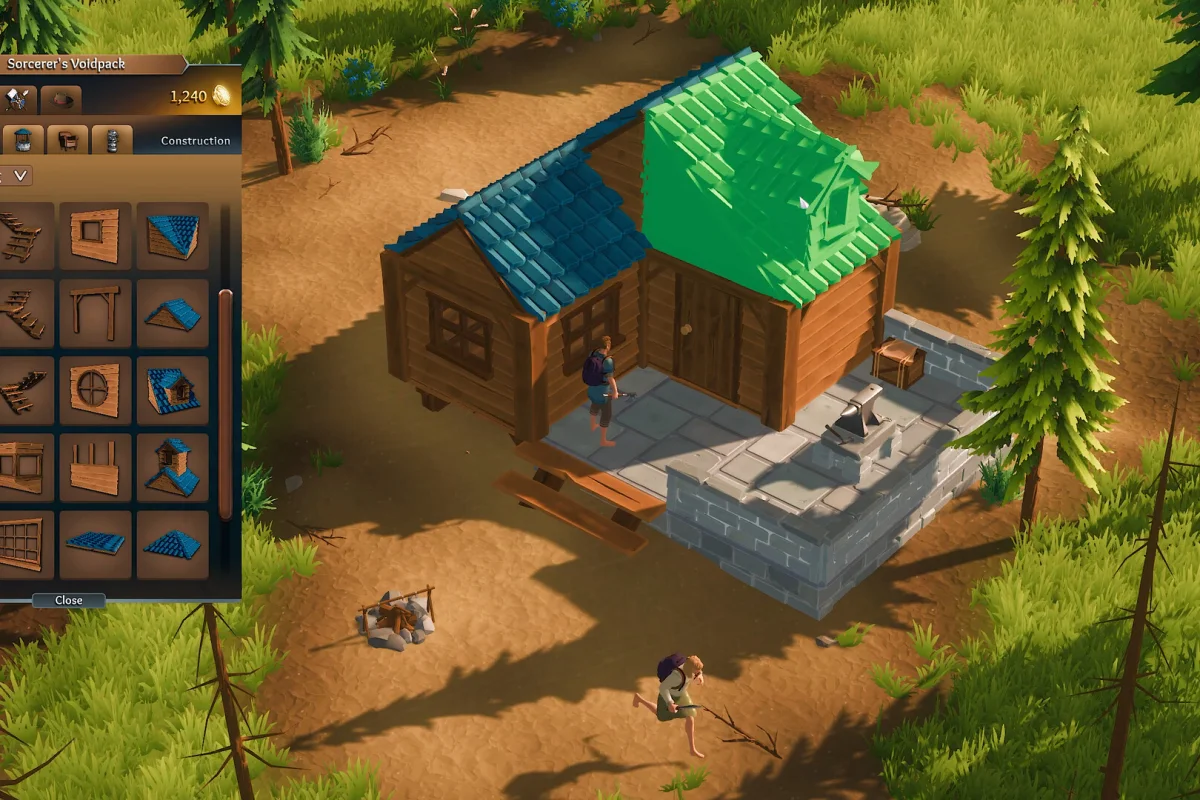
Task: Choose the half wall with posts
Action: pyautogui.click(x=95, y=467)
